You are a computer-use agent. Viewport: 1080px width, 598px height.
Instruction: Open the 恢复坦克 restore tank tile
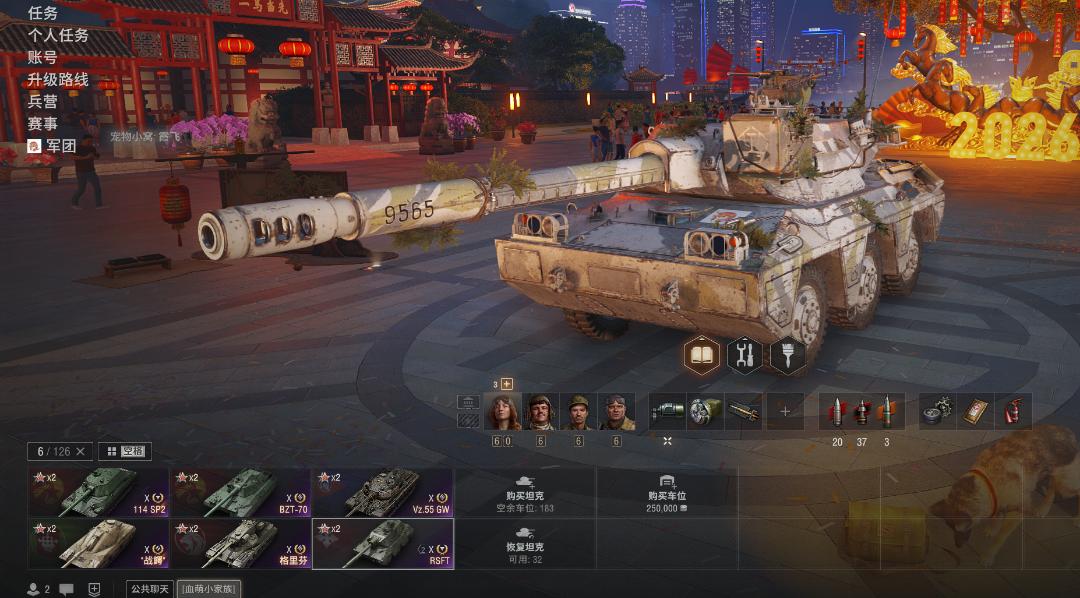point(525,543)
